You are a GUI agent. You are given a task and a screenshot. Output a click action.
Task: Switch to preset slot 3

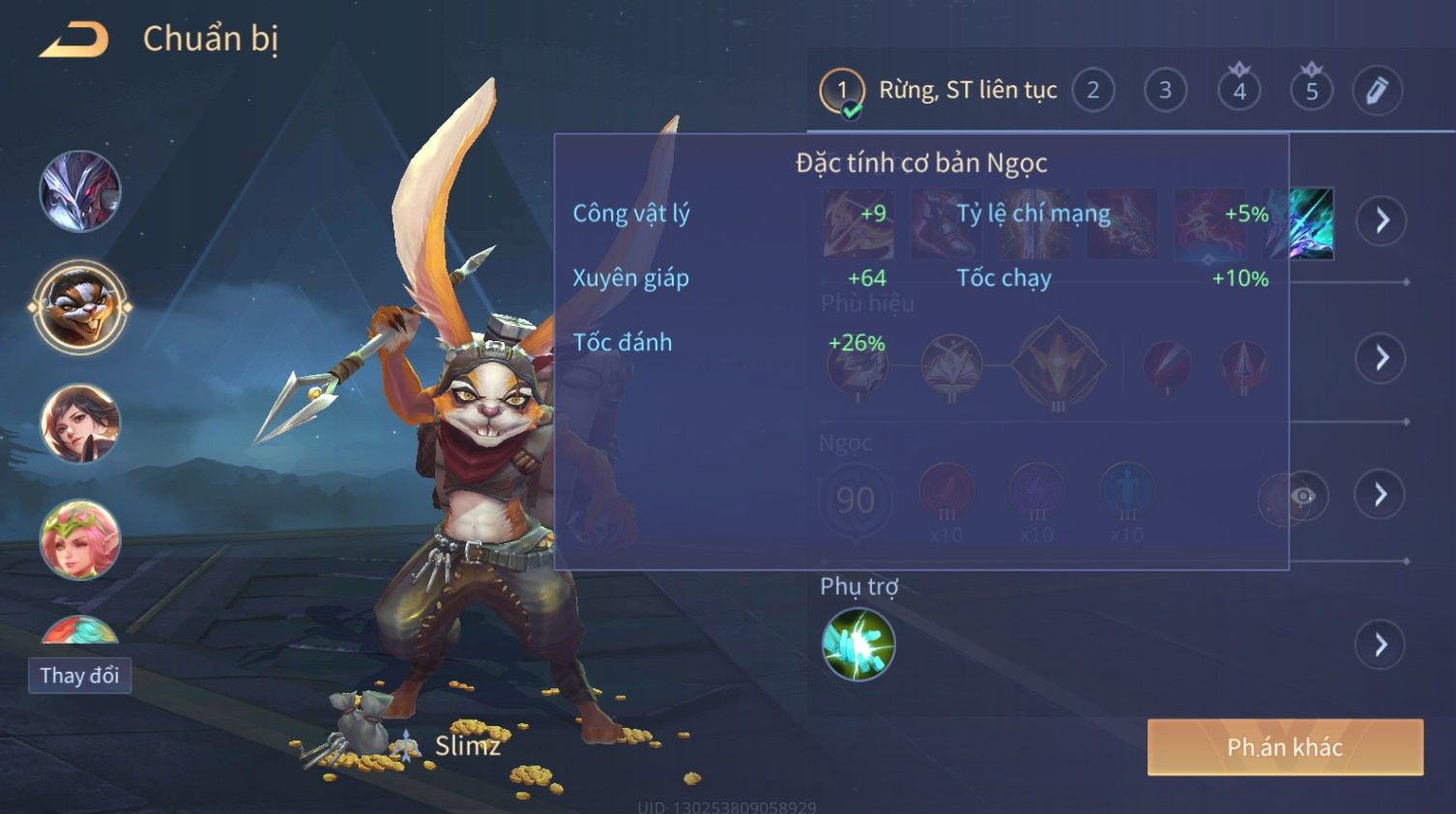click(1165, 91)
